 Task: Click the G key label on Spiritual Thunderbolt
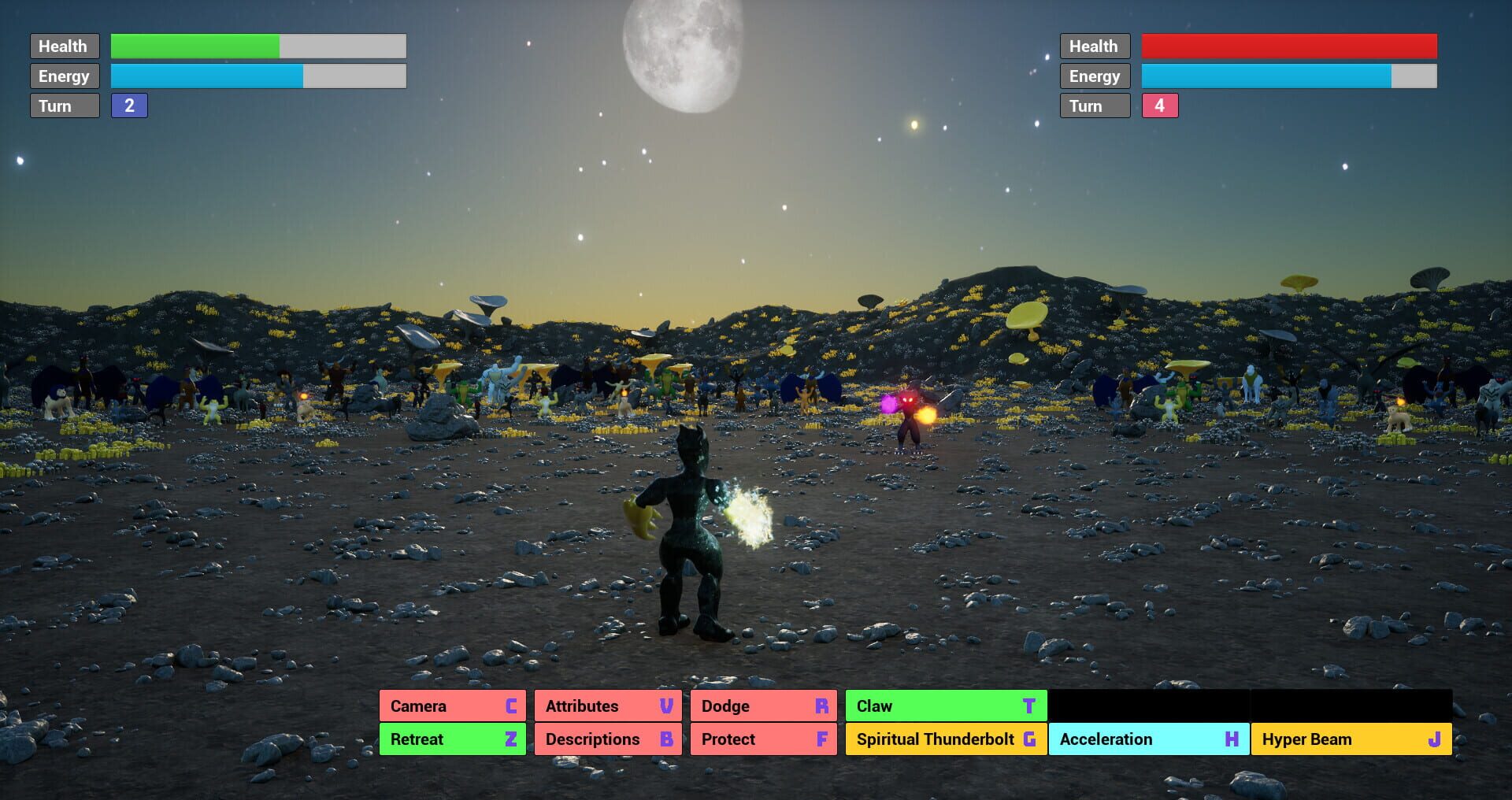tap(1030, 739)
